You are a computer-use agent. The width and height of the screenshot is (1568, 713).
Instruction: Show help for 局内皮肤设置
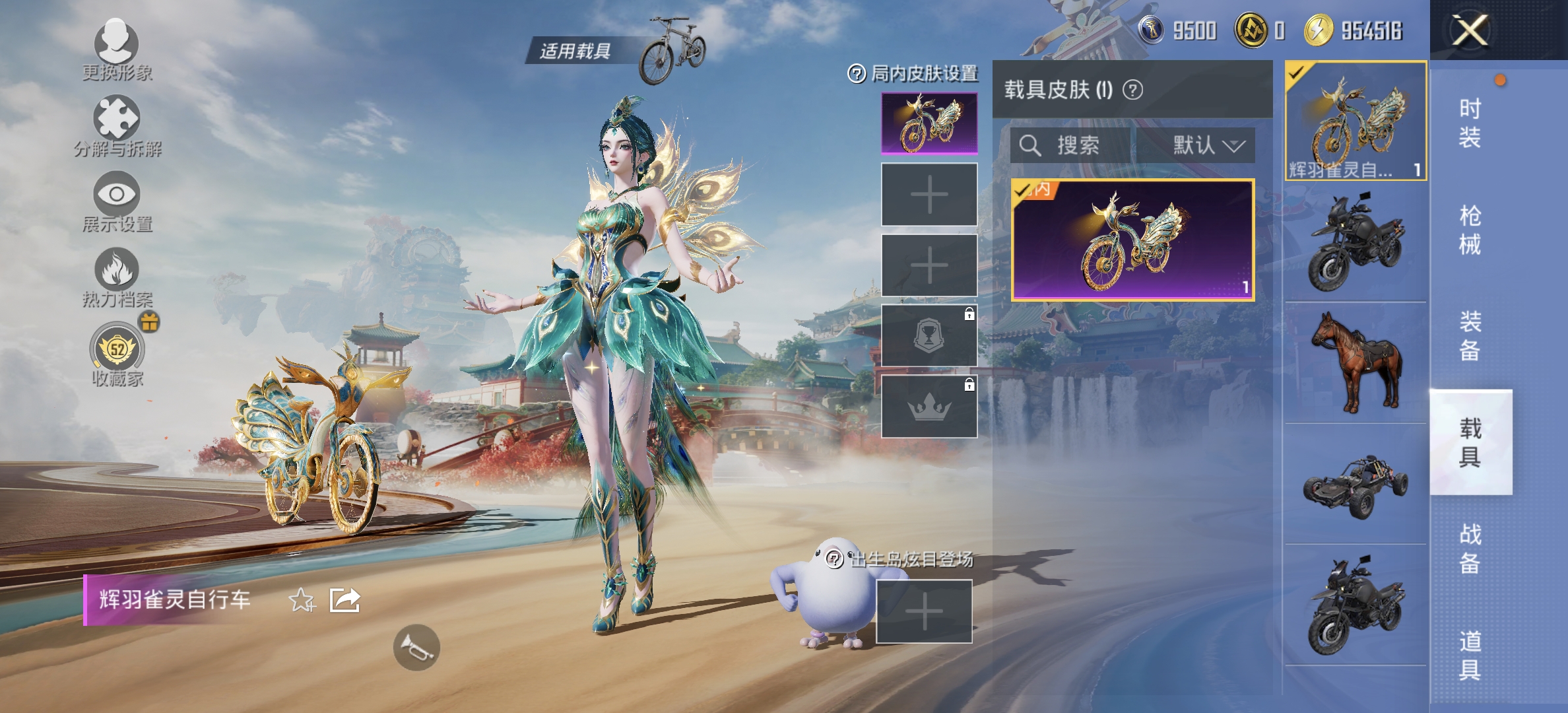(x=856, y=74)
